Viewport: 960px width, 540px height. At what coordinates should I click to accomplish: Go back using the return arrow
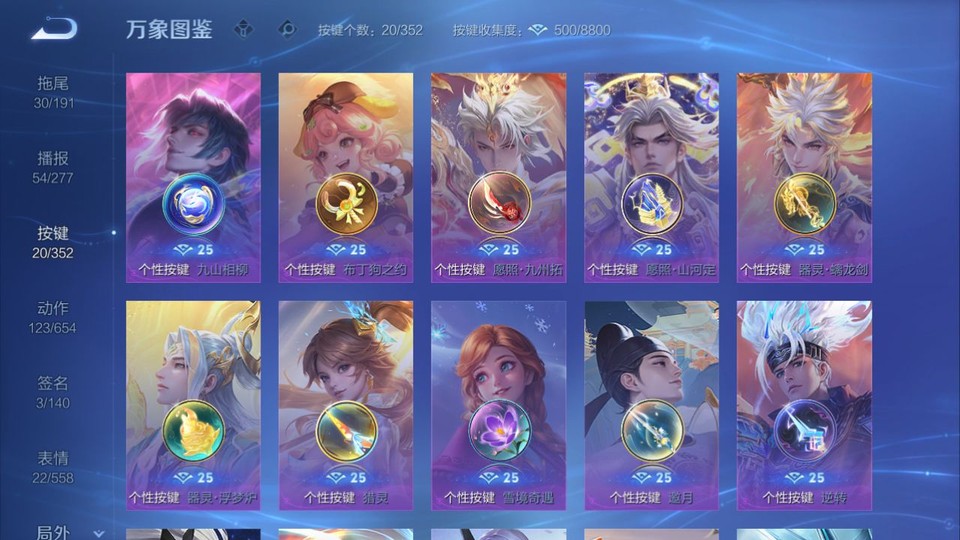click(54, 29)
